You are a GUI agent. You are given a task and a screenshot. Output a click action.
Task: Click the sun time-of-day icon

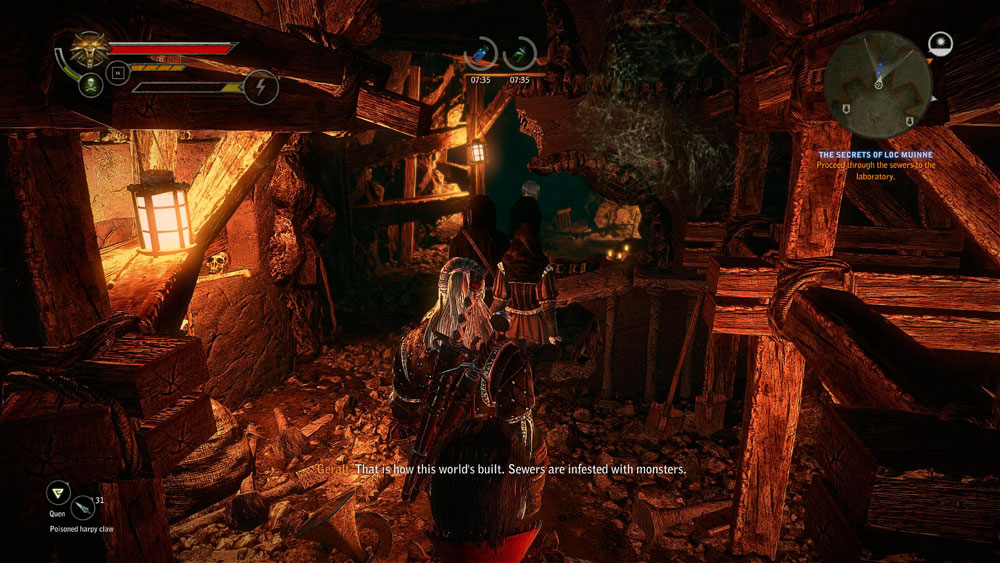coord(940,44)
